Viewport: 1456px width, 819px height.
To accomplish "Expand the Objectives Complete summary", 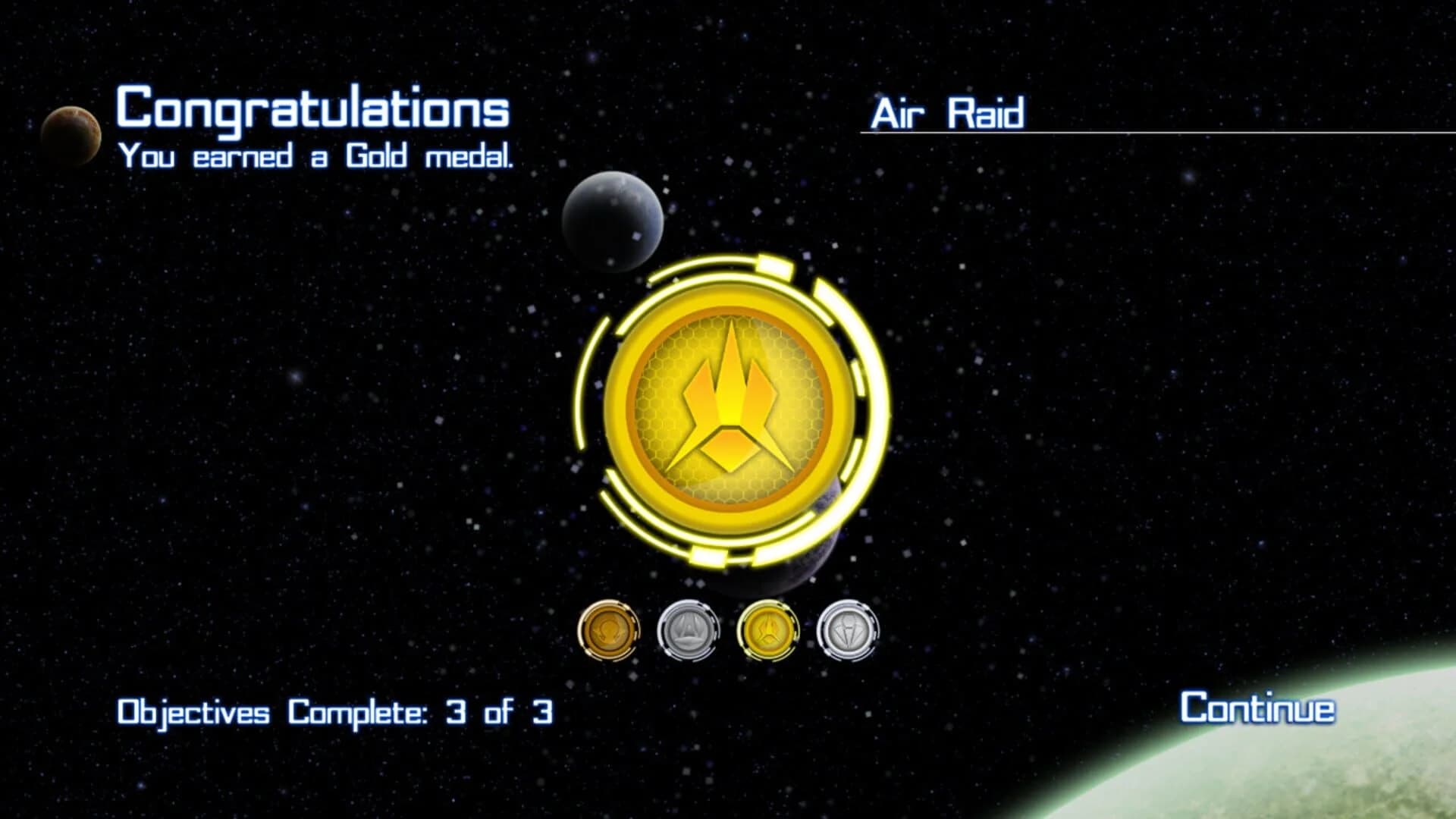I will tap(334, 713).
